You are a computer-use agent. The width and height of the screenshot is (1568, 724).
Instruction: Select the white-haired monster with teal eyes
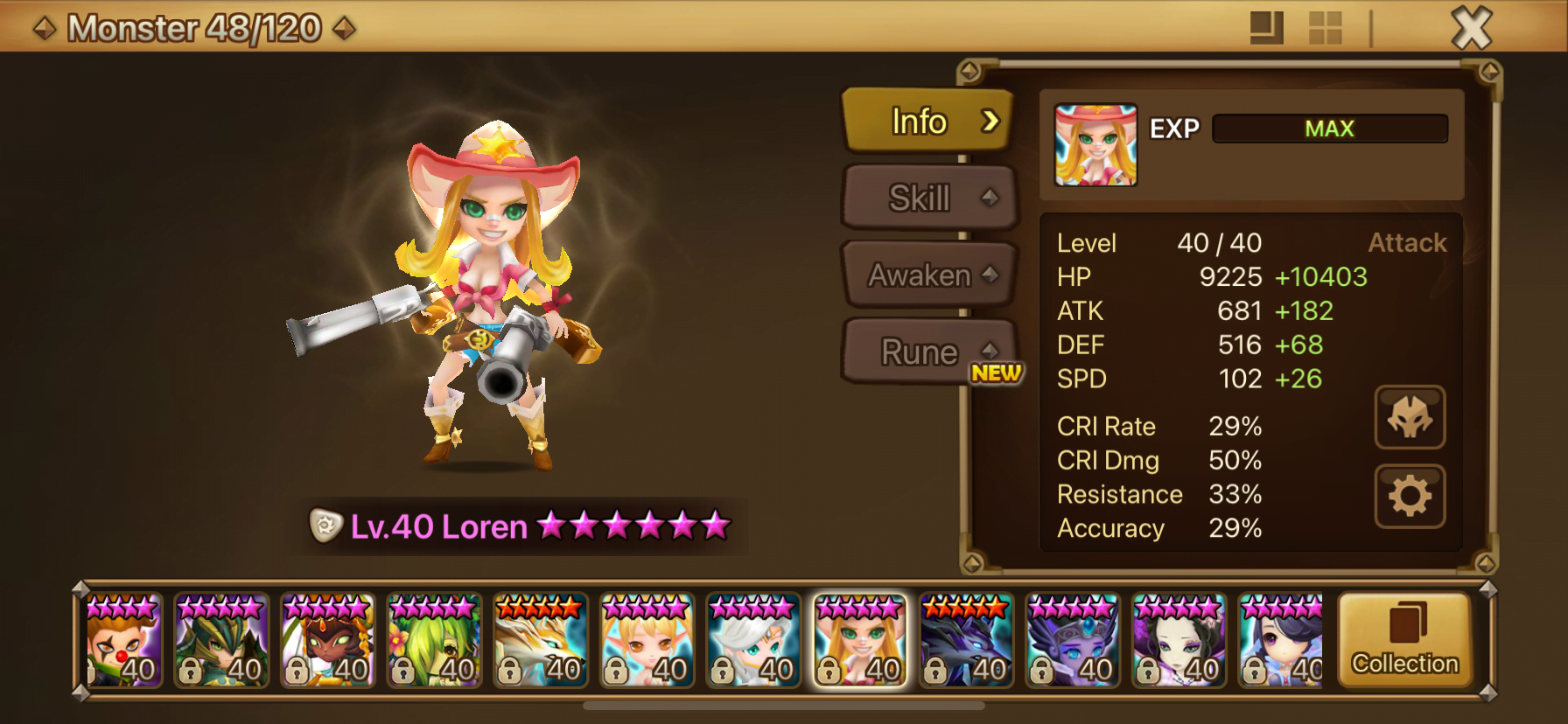tap(753, 641)
